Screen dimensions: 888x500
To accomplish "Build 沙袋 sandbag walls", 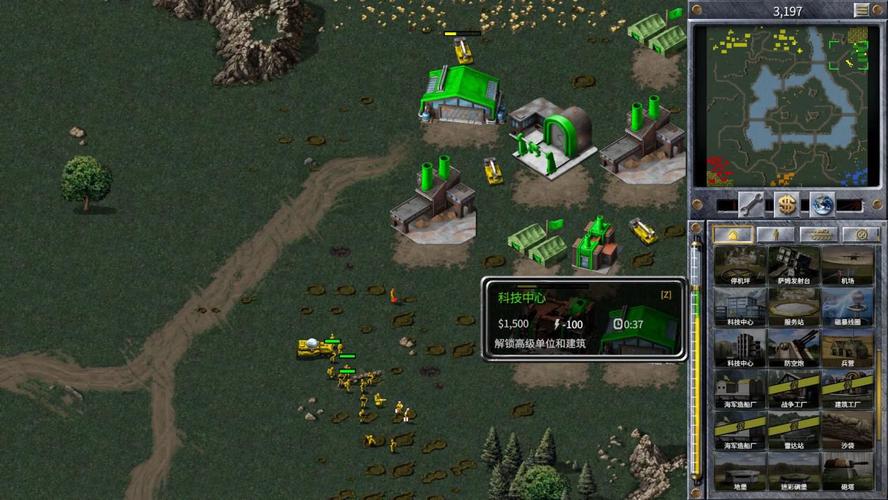I will click(848, 431).
